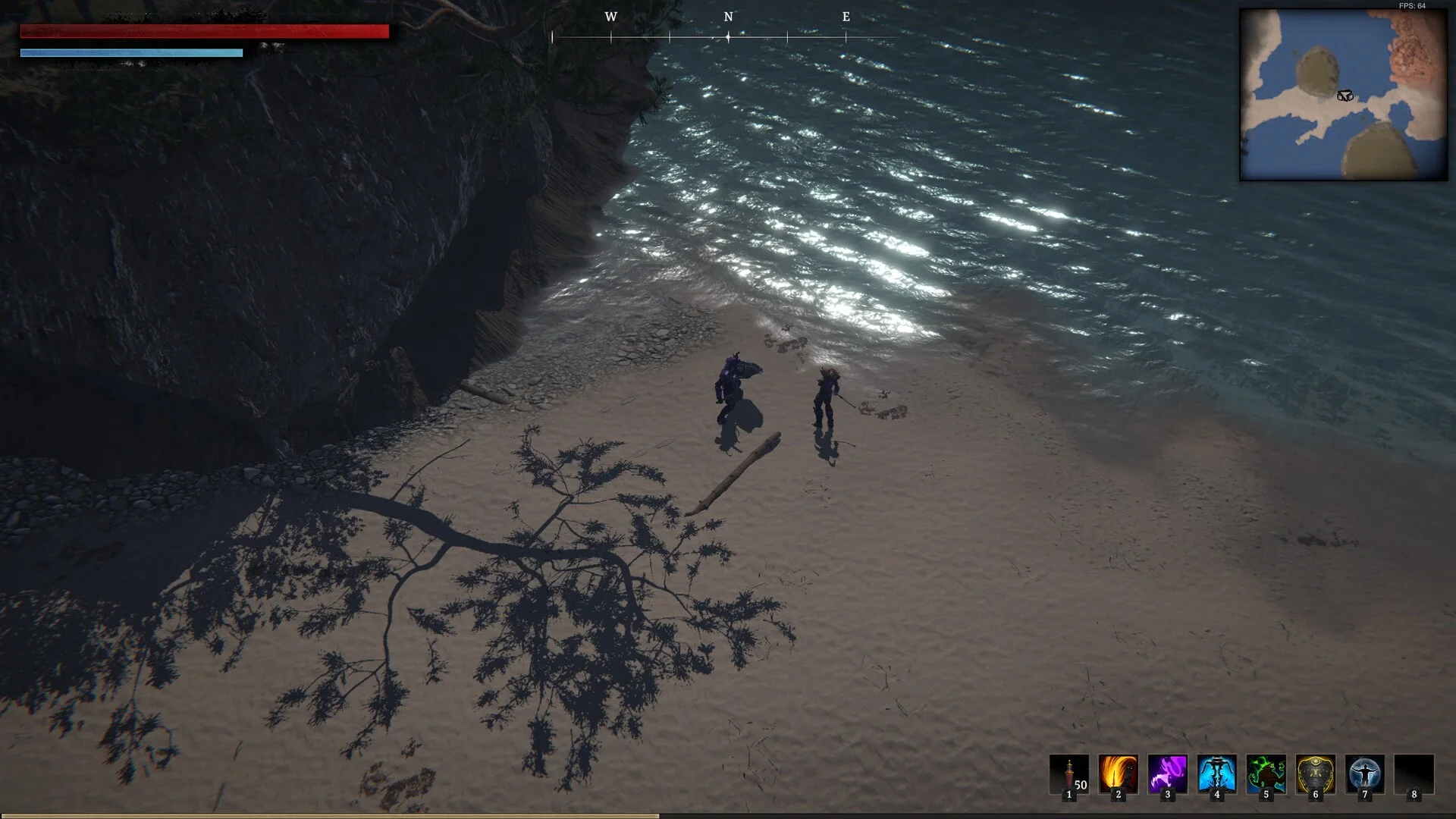Trigger the blue lightning totem ability
1456x819 pixels.
pyautogui.click(x=1216, y=774)
